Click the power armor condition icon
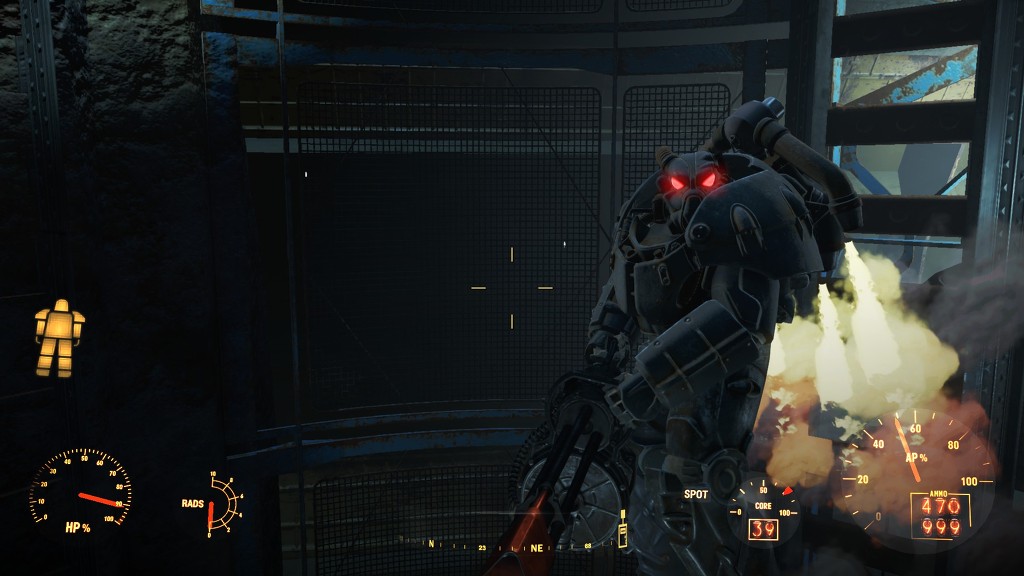Viewport: 1024px width, 576px height. click(x=59, y=338)
